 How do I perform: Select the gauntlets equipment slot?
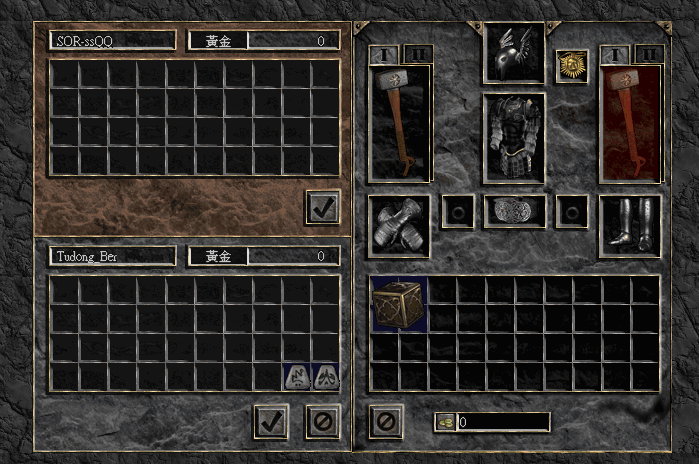coord(399,225)
